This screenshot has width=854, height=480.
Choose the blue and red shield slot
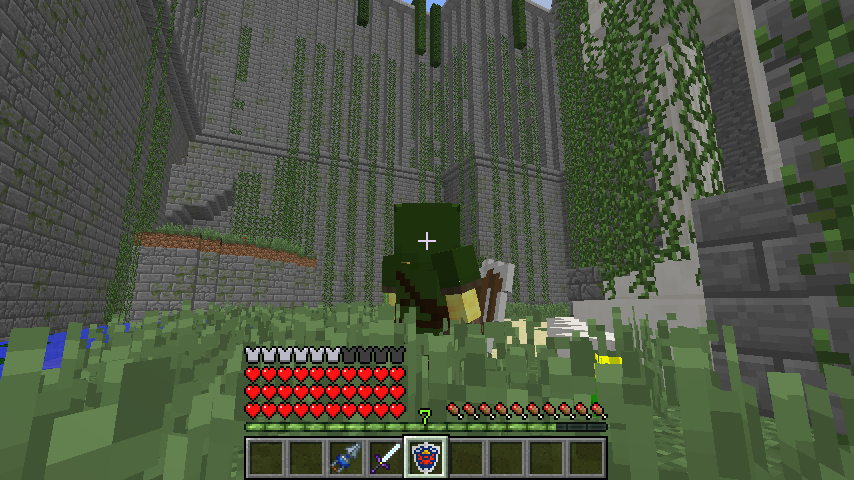click(x=426, y=458)
